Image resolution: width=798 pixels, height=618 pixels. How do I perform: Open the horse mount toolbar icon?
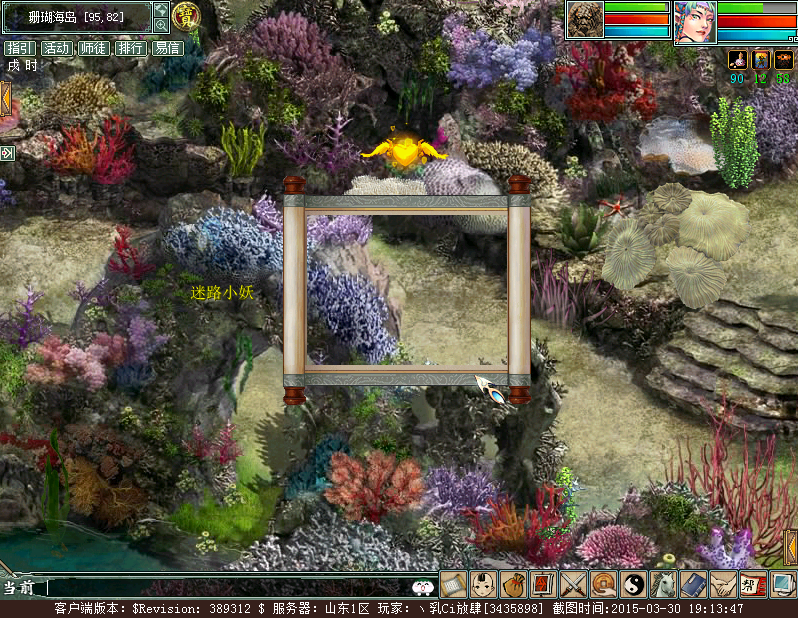point(663,584)
